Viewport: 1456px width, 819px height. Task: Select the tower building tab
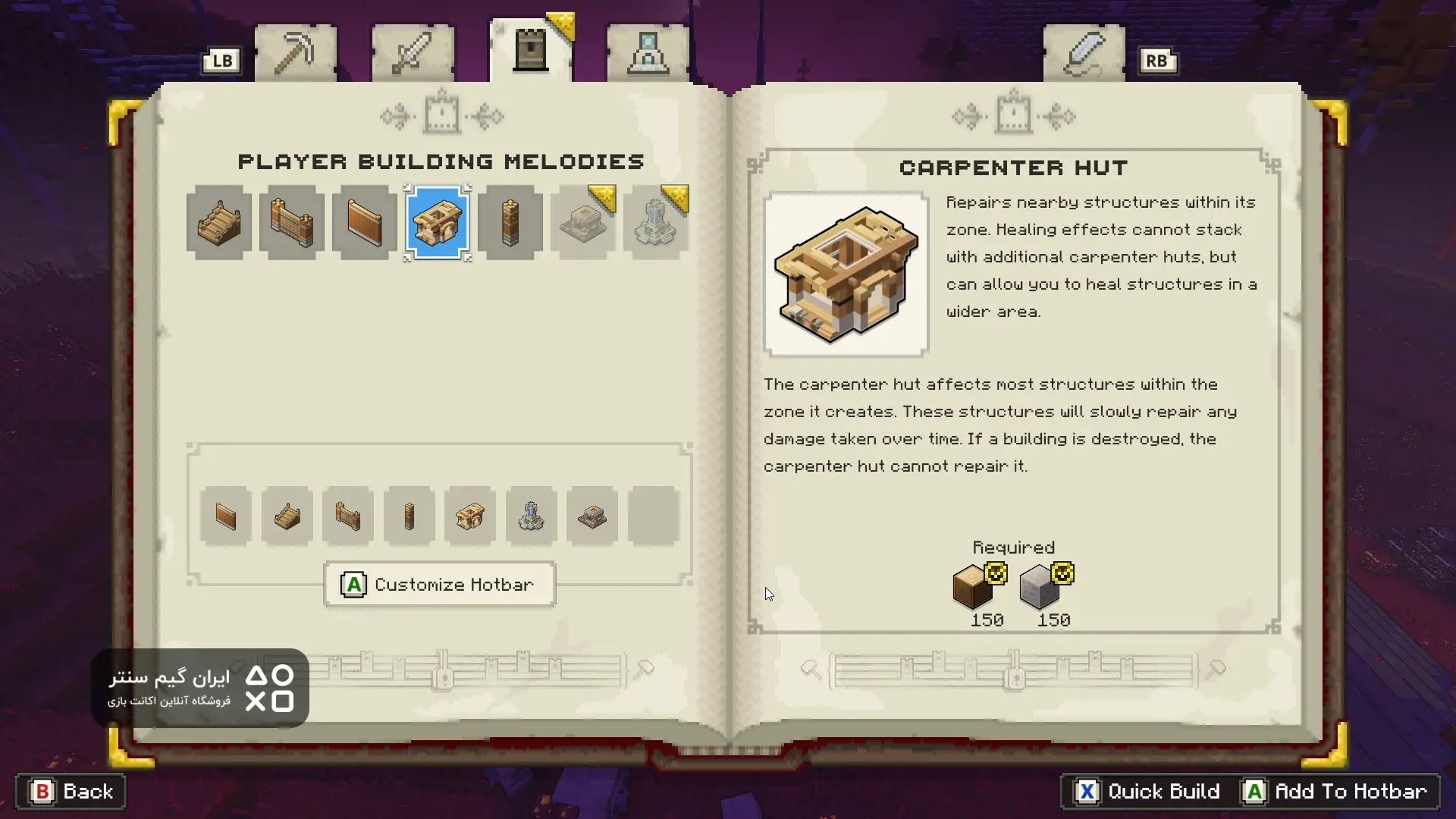[x=531, y=52]
